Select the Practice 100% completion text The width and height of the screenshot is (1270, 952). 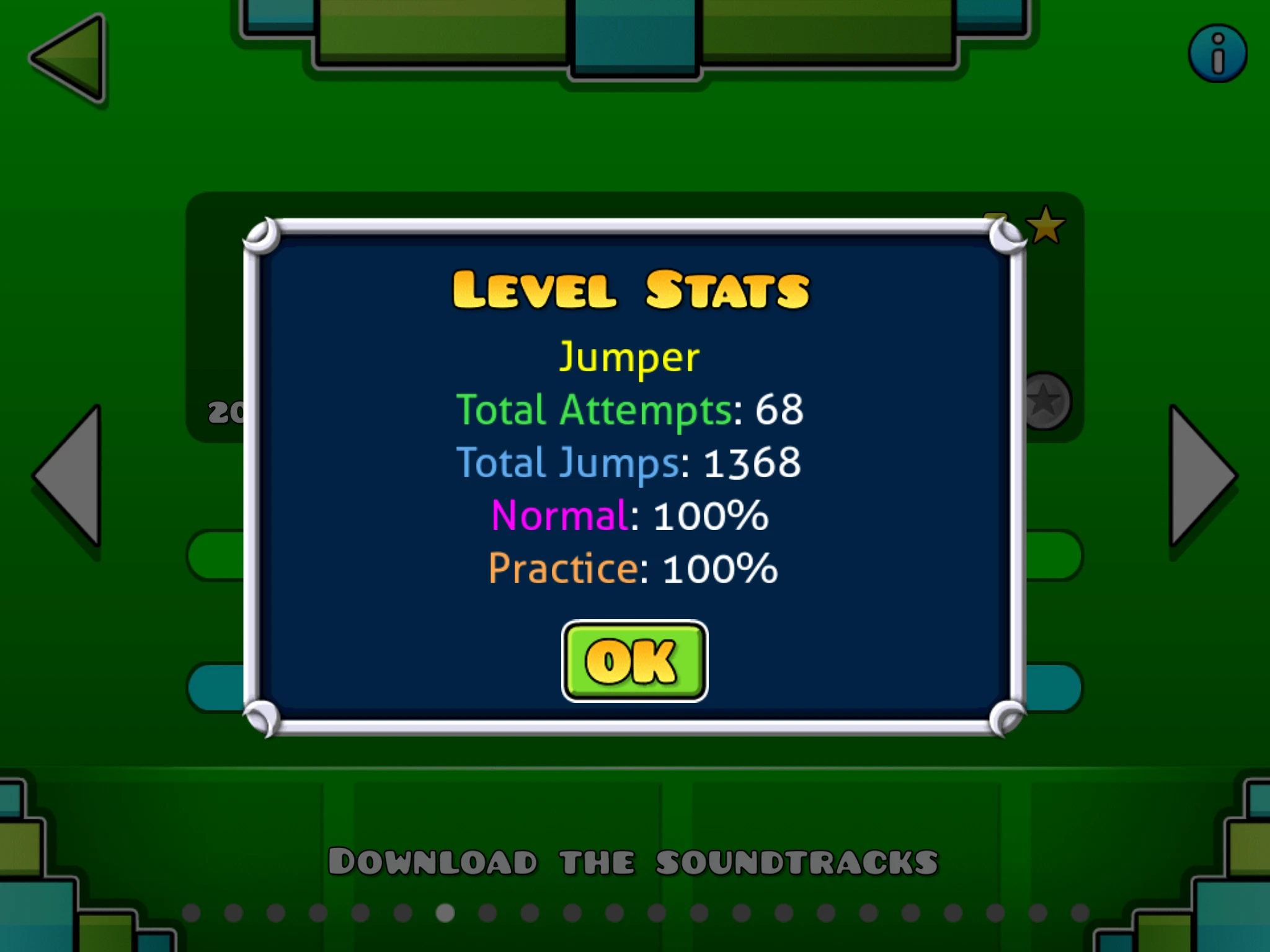pyautogui.click(x=633, y=567)
